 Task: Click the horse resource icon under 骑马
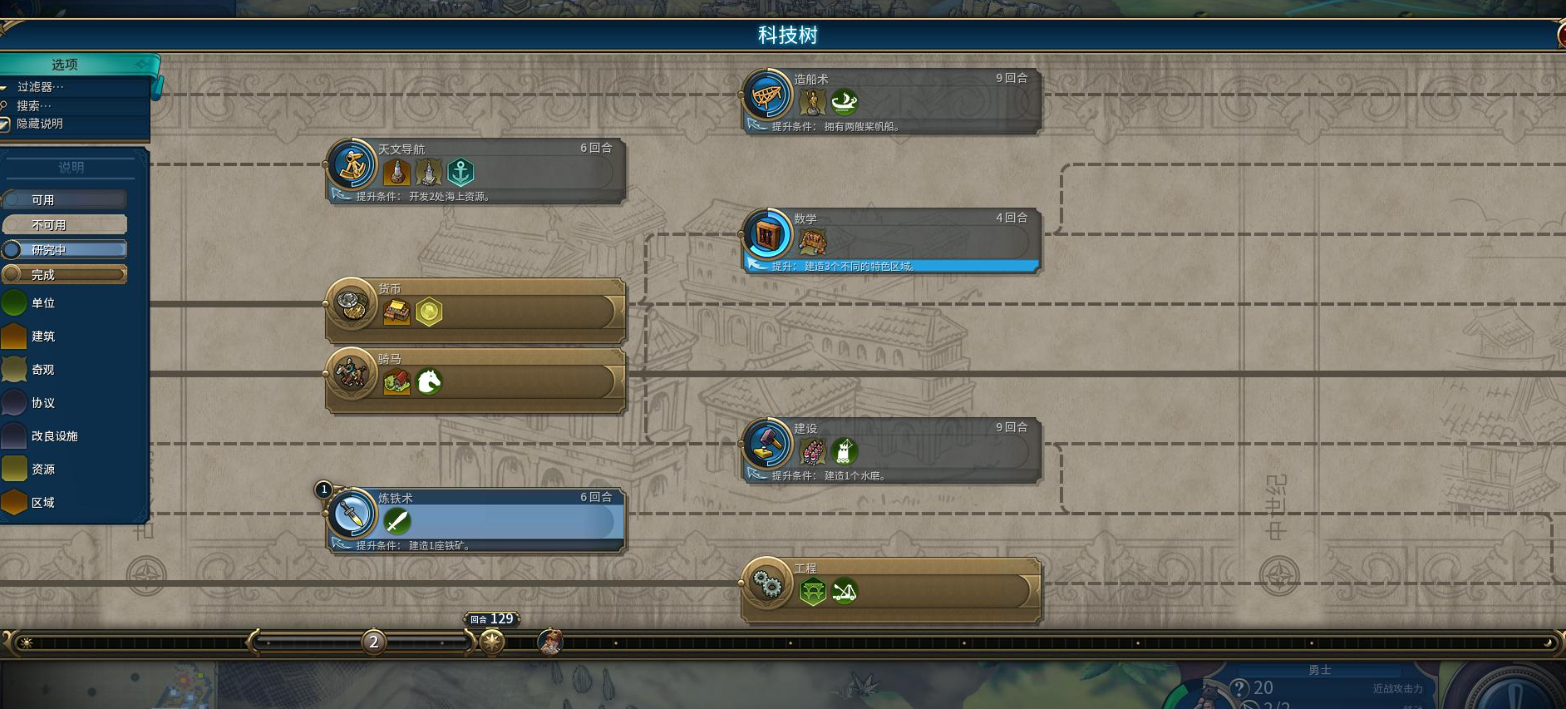(x=429, y=381)
